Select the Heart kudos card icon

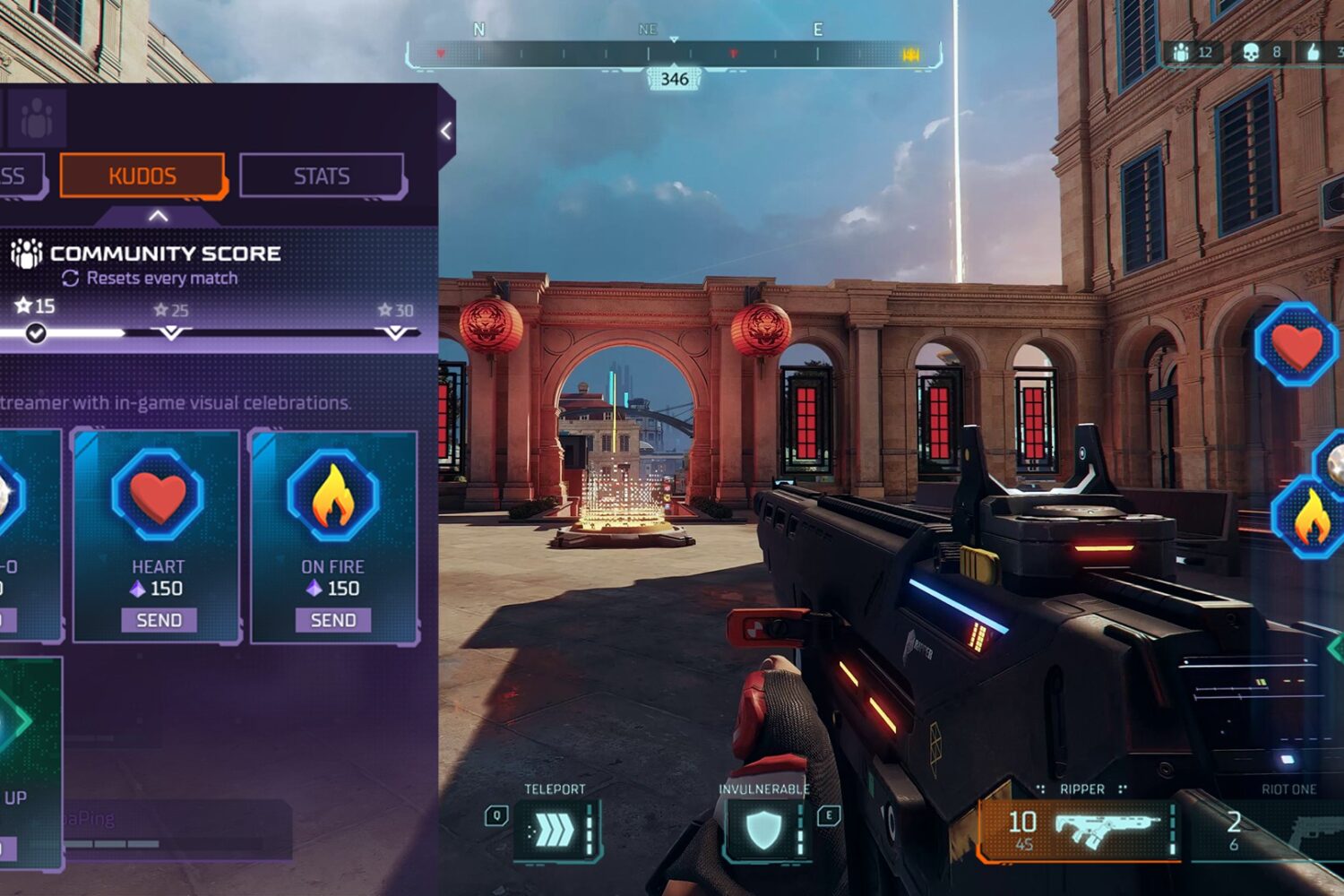(x=158, y=495)
